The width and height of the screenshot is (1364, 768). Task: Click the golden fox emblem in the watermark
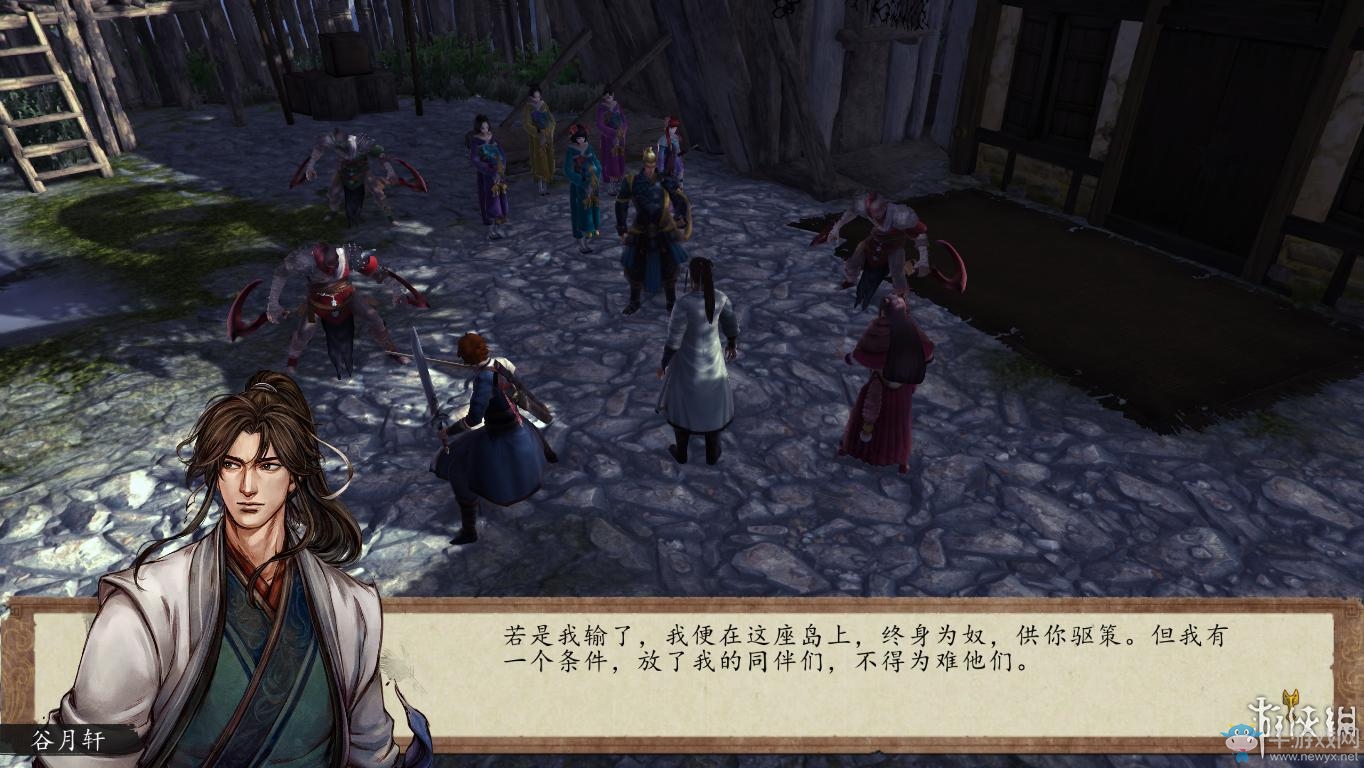pyautogui.click(x=1291, y=698)
